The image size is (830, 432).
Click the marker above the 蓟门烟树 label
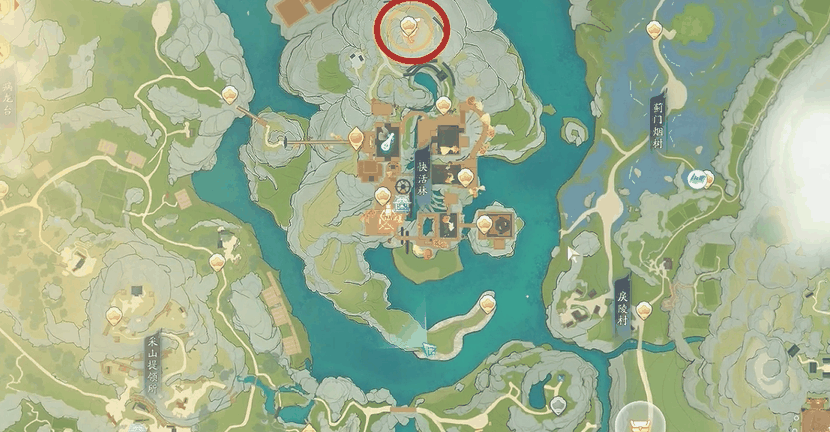click(x=655, y=30)
